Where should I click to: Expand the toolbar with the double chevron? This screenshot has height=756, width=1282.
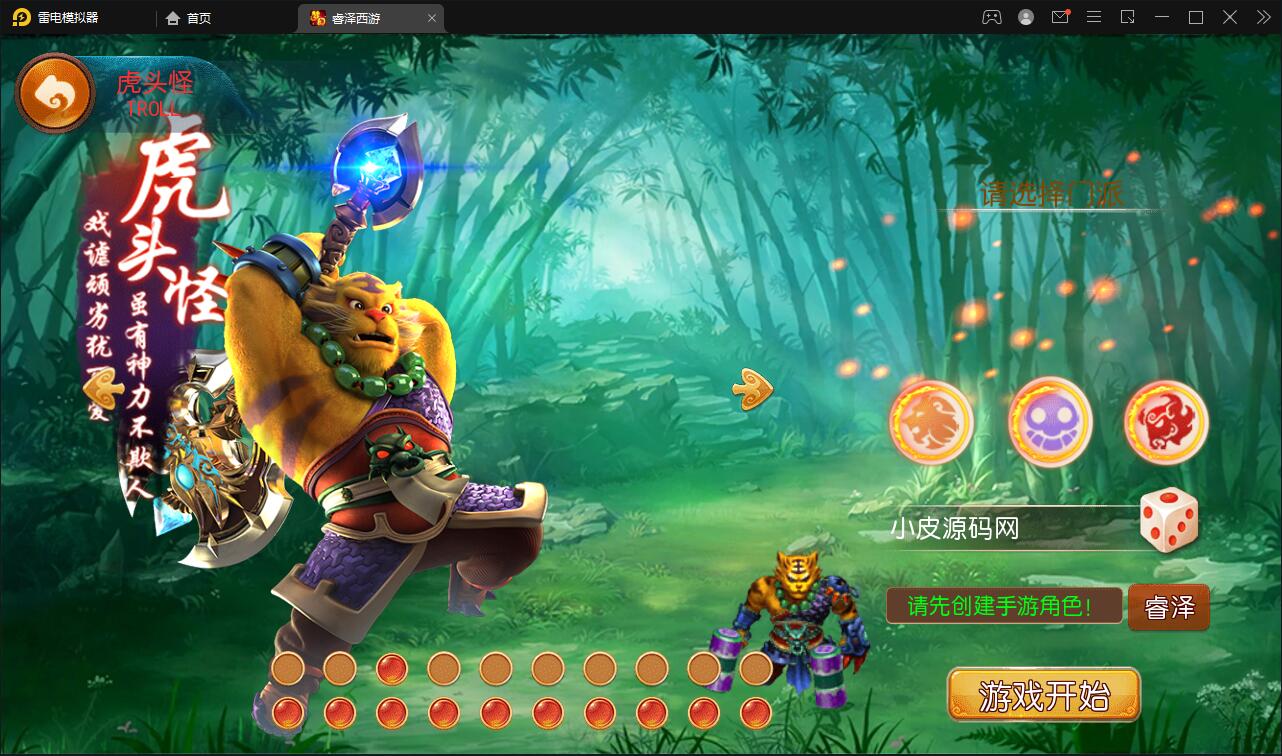point(1262,17)
